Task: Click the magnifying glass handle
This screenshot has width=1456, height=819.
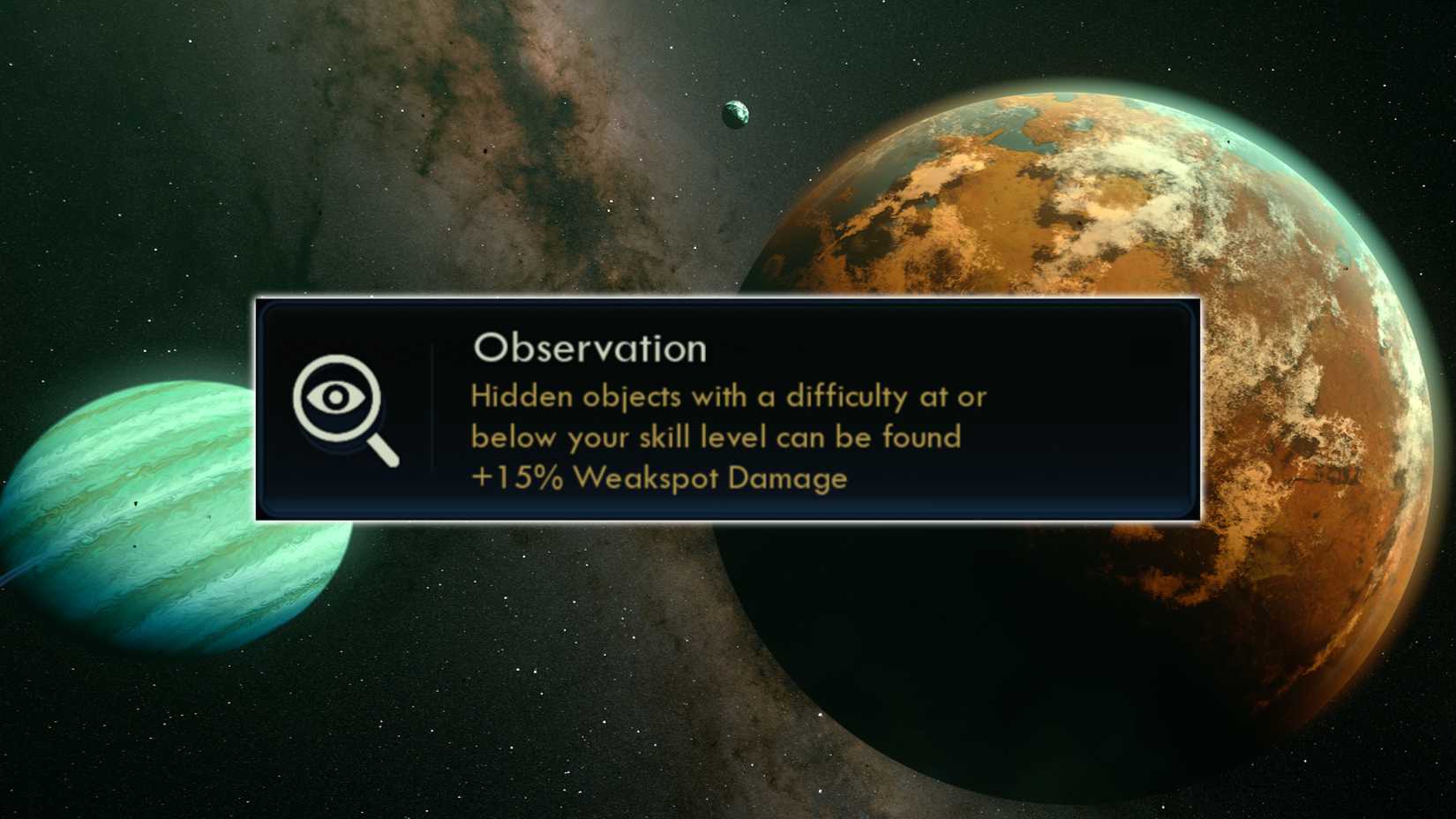Action: coord(381,452)
